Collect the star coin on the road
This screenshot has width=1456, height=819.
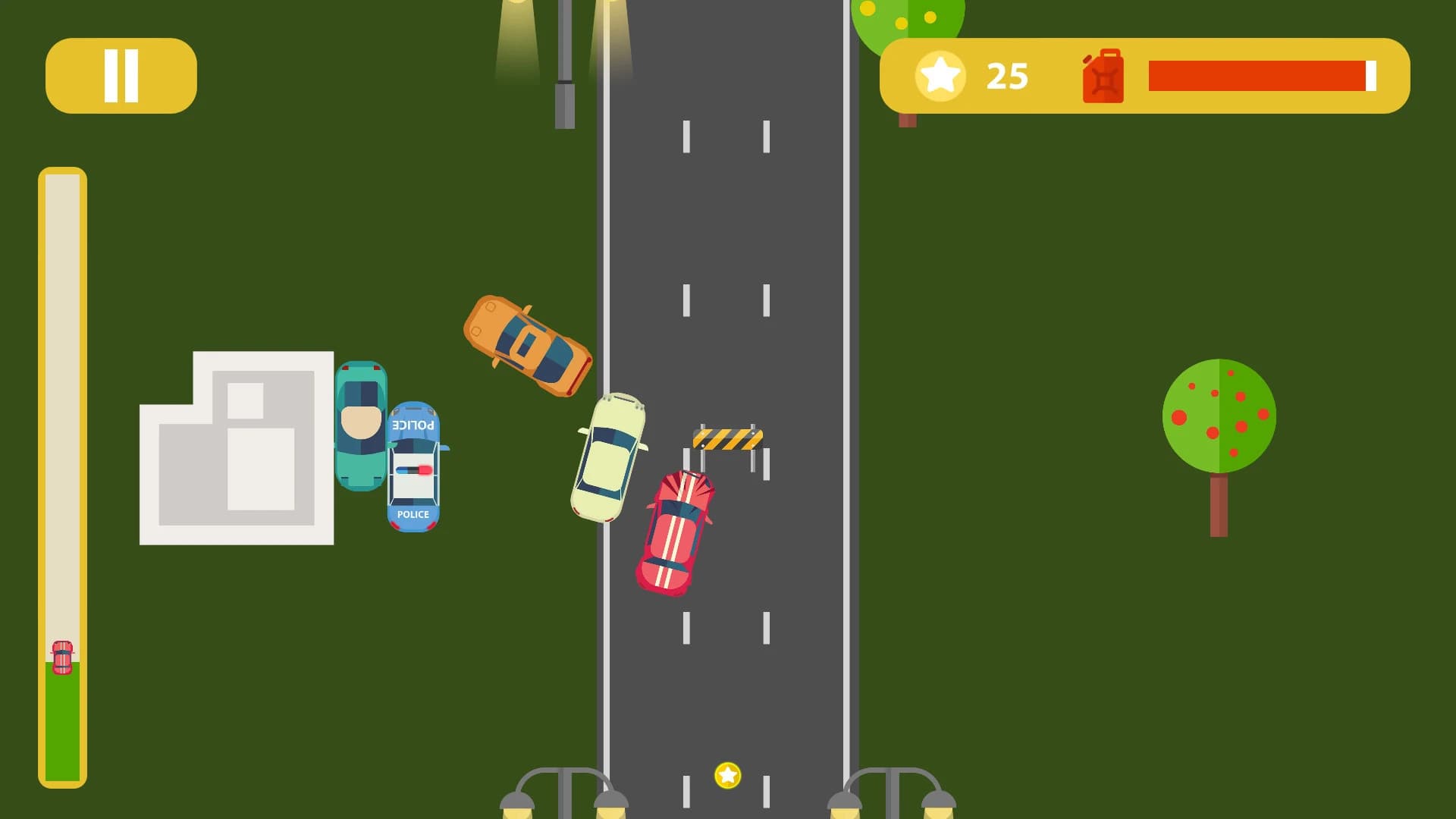(726, 775)
